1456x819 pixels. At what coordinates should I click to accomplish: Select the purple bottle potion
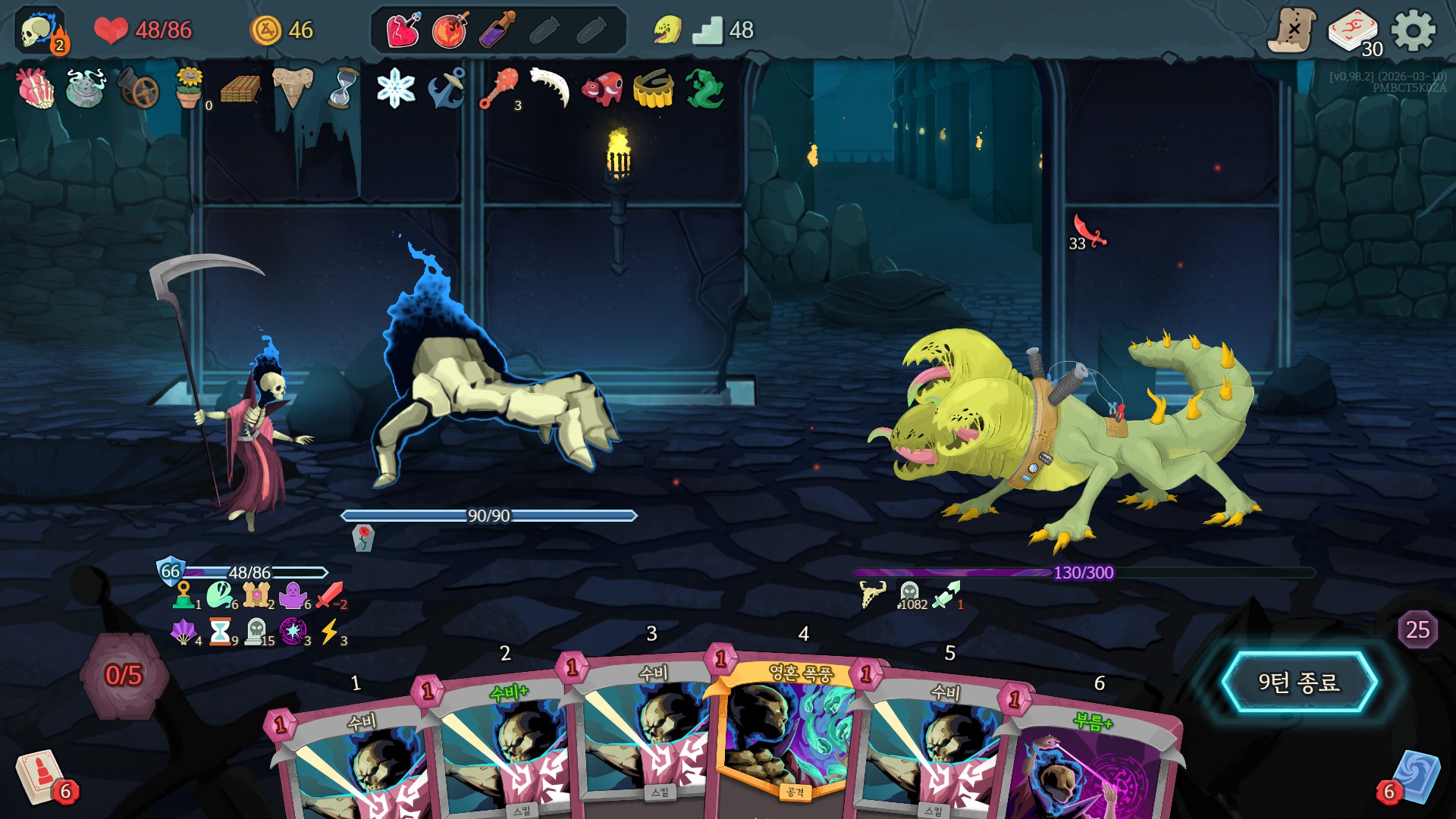pos(497,31)
